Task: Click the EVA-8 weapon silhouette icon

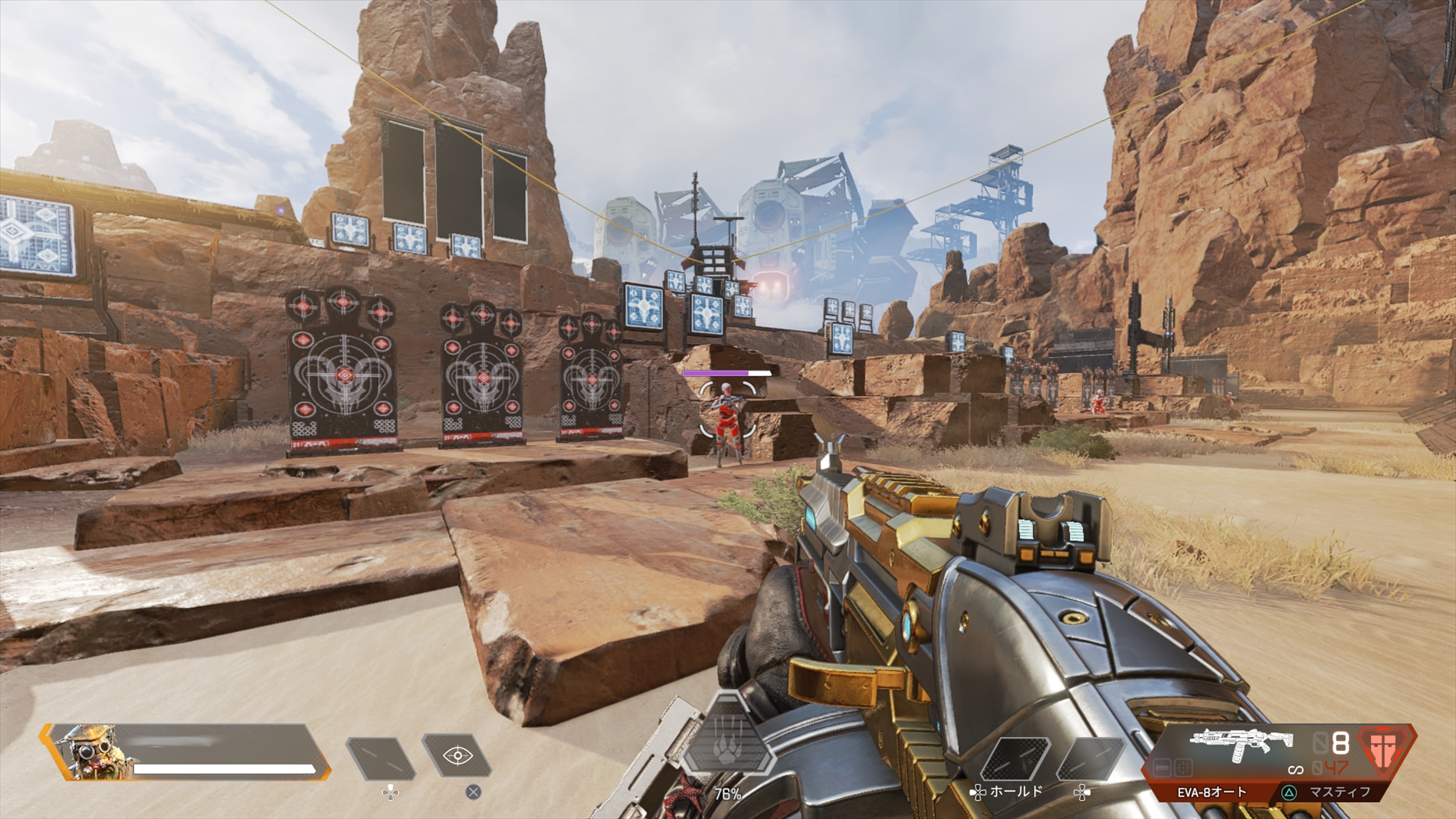Action: pos(1241,743)
